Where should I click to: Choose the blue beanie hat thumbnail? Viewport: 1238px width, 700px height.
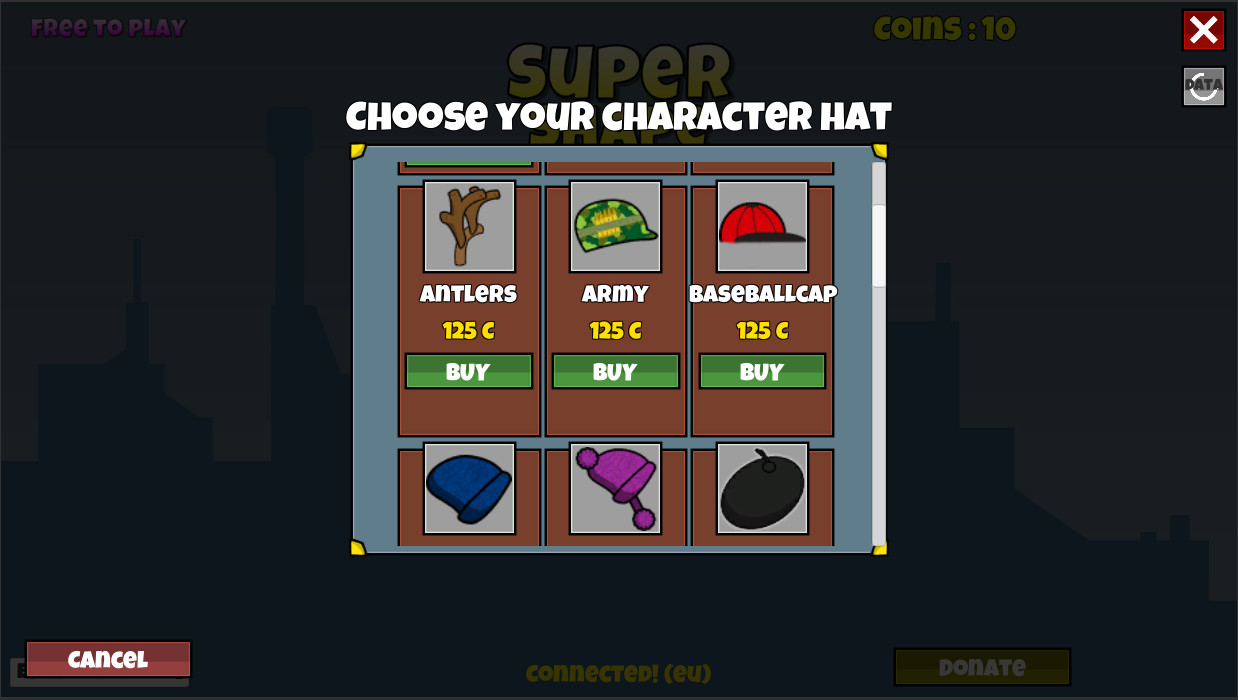469,488
